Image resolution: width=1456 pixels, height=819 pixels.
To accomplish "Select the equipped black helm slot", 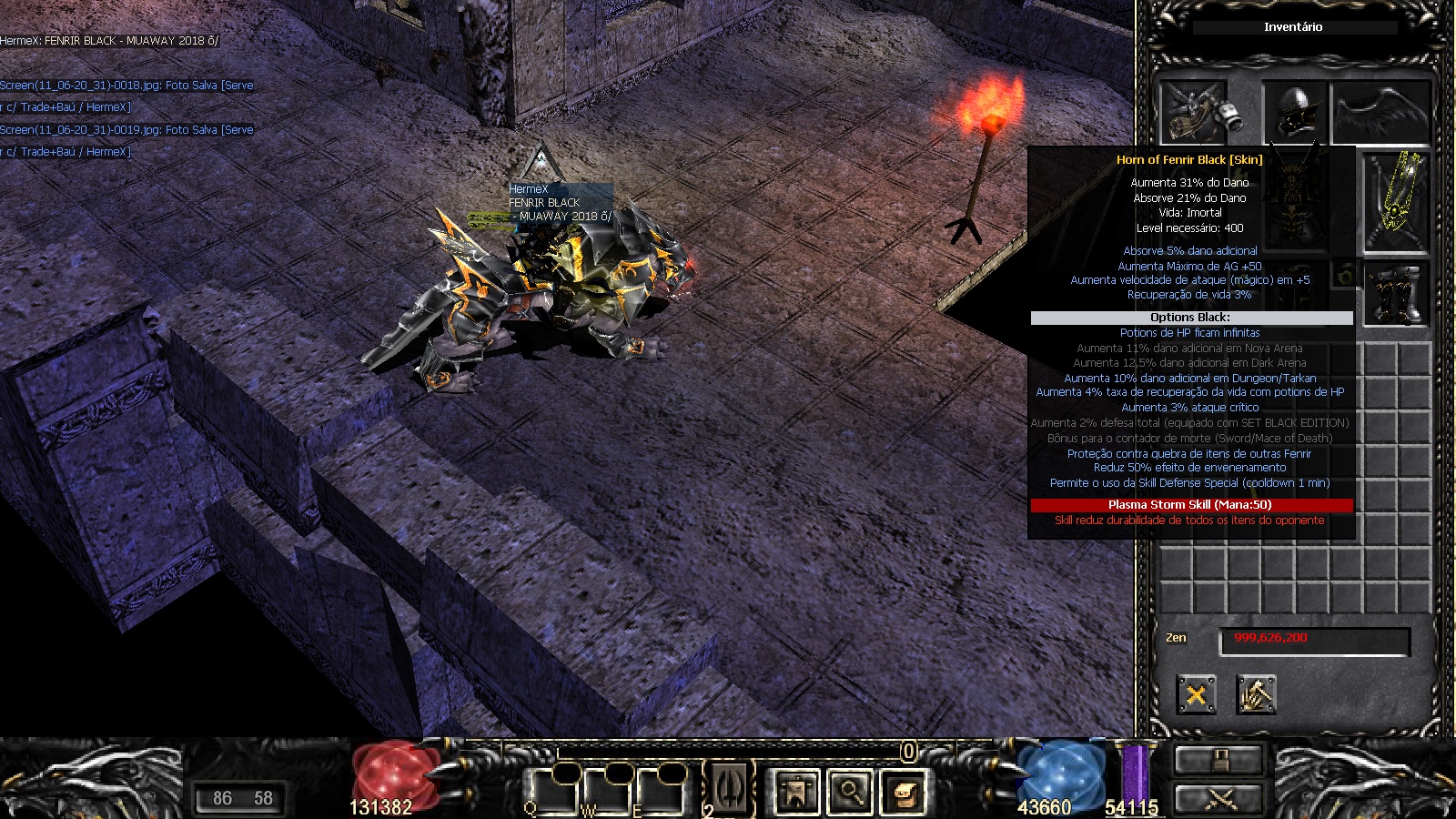I will pos(1294,111).
